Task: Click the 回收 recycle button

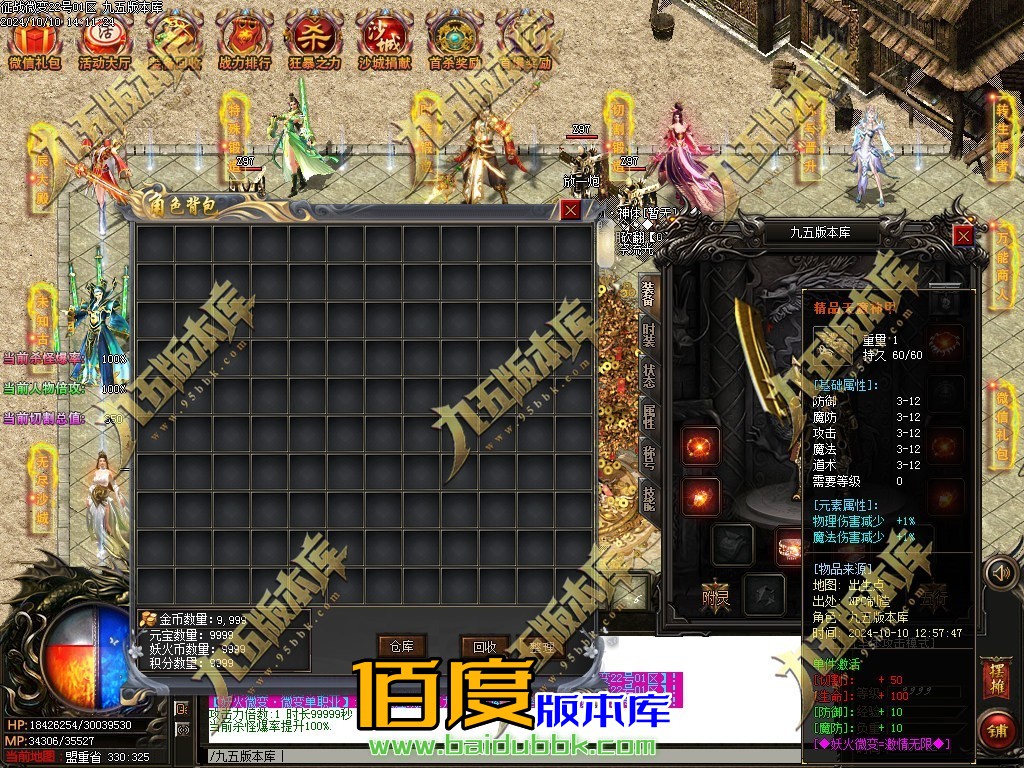Action: (x=484, y=646)
